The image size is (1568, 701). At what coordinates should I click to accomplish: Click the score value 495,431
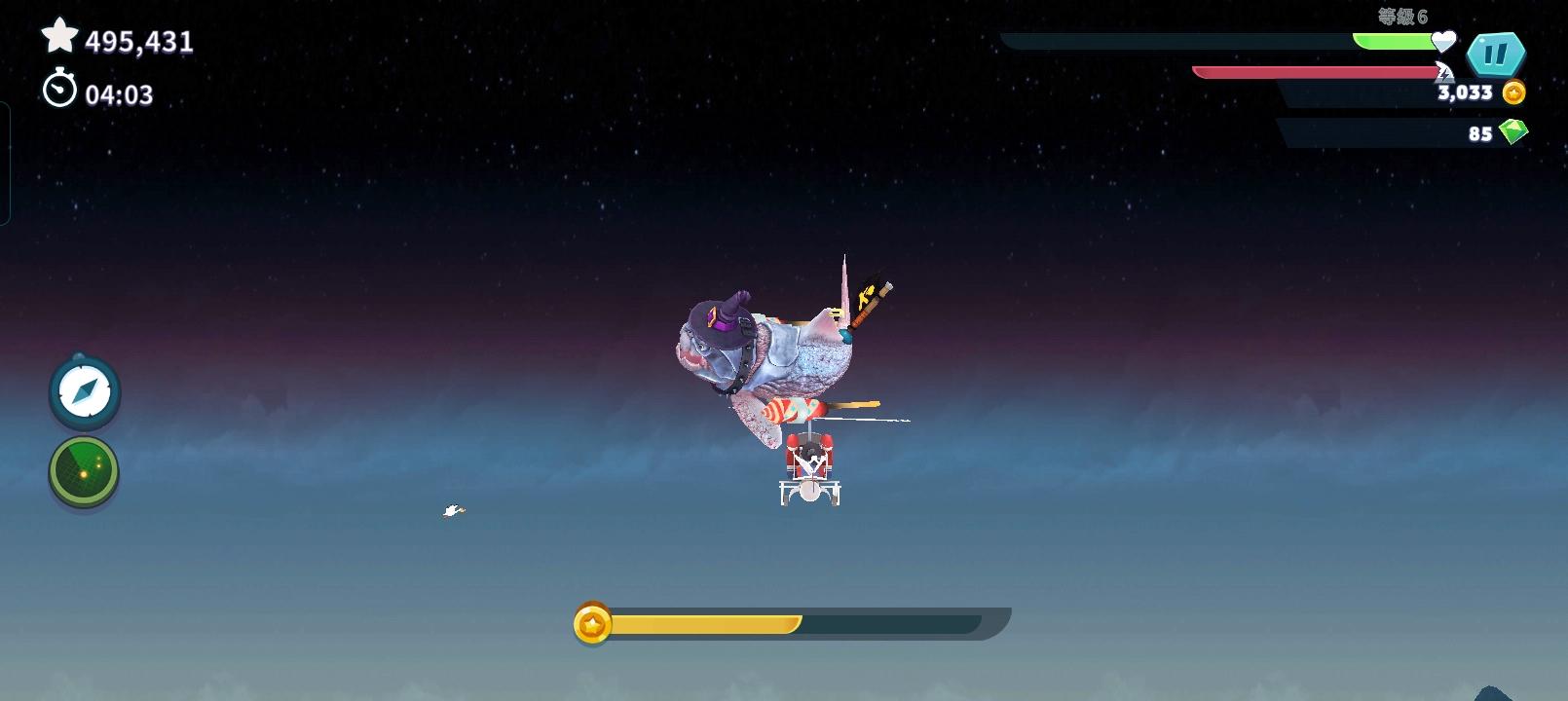(137, 40)
